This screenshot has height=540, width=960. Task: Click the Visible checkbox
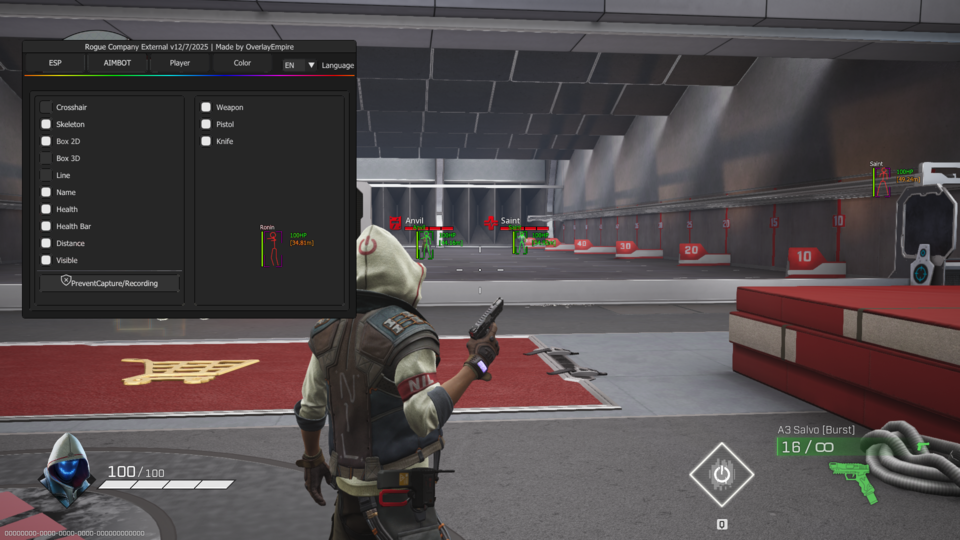46,260
